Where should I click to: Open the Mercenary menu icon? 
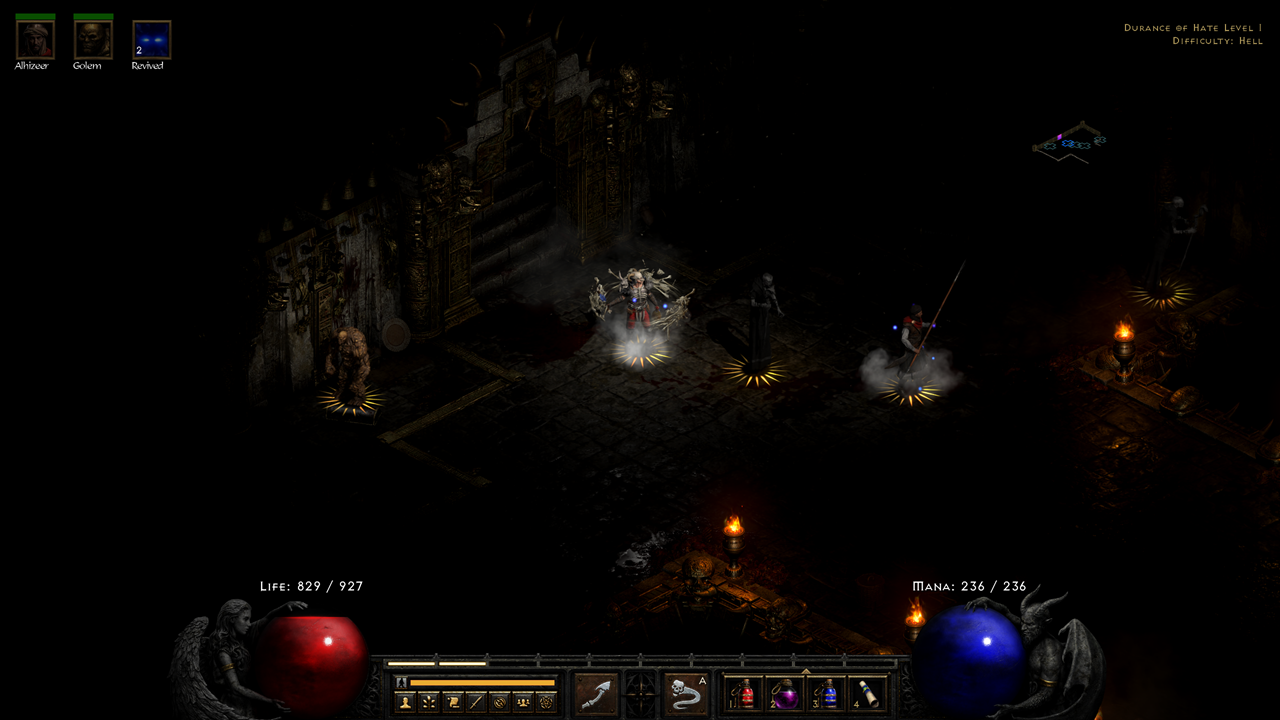(548, 700)
